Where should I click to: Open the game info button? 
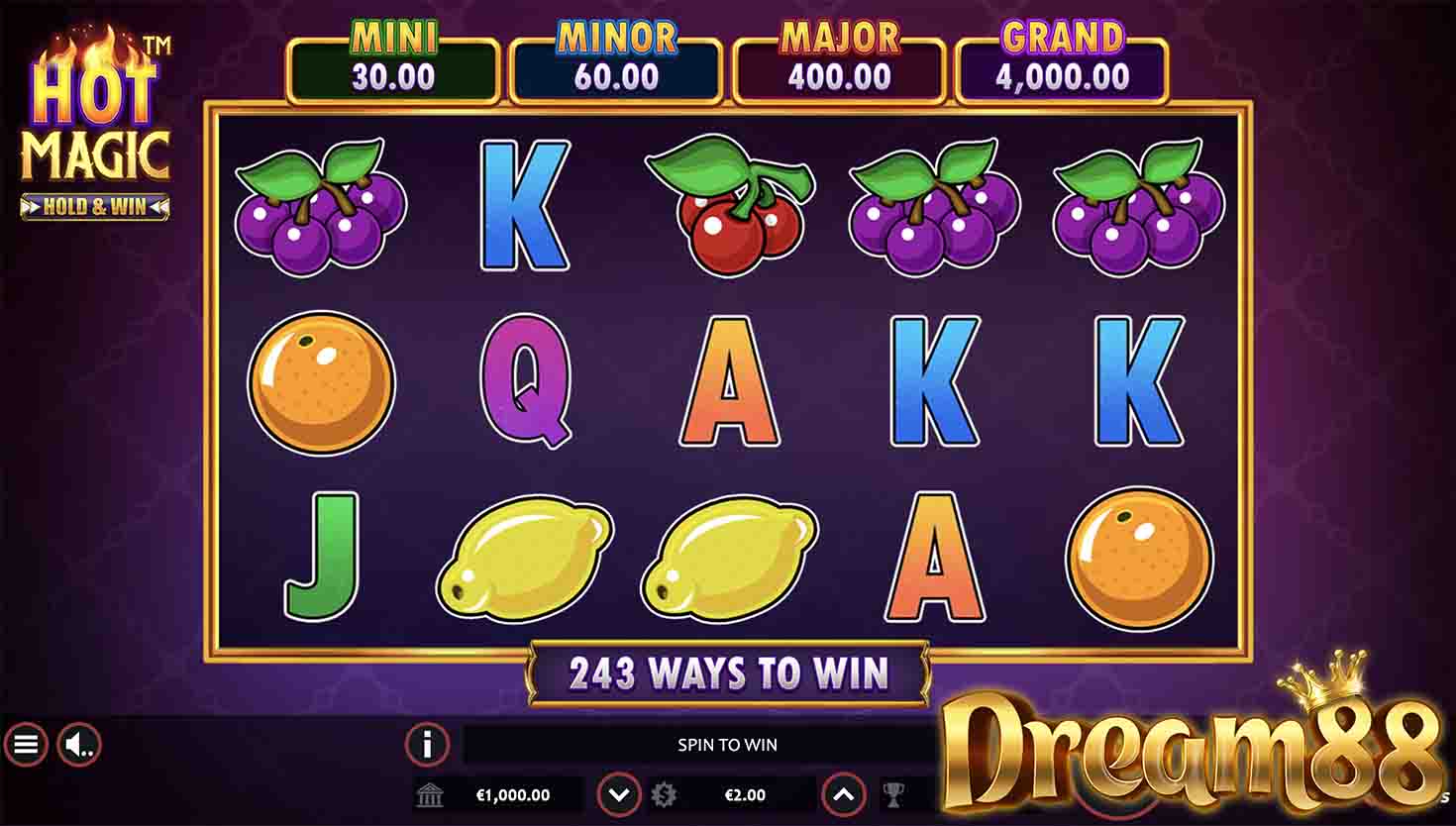coord(427,744)
